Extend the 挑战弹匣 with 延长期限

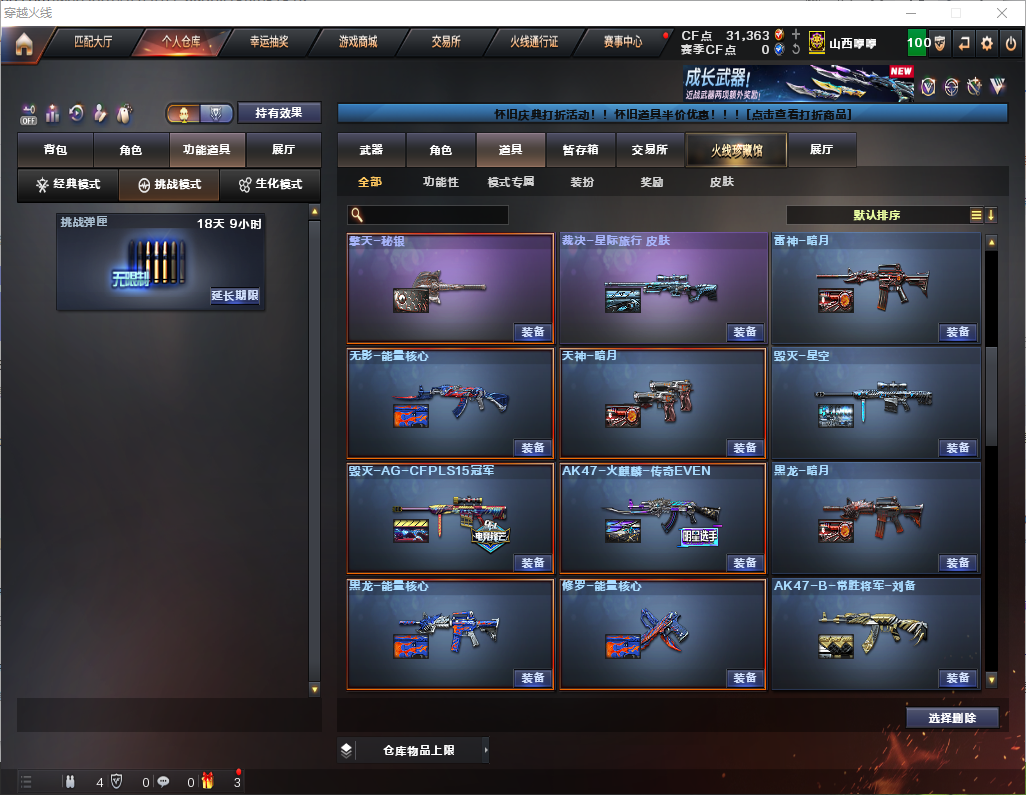tap(235, 296)
